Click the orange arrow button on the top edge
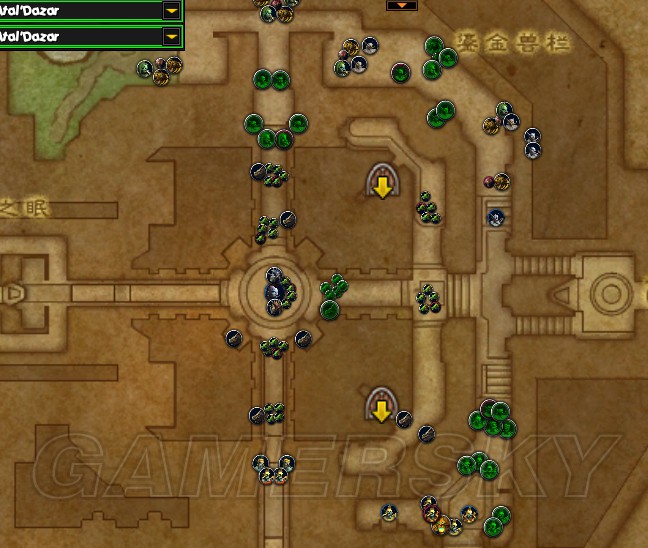 pyautogui.click(x=401, y=4)
